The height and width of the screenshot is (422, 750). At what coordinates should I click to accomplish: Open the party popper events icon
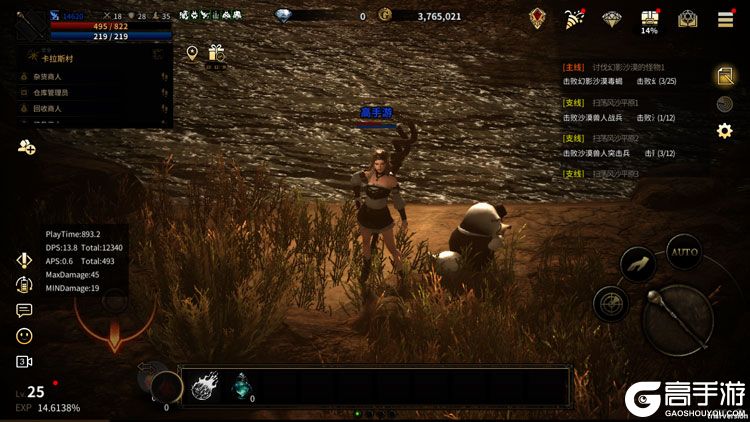click(574, 19)
